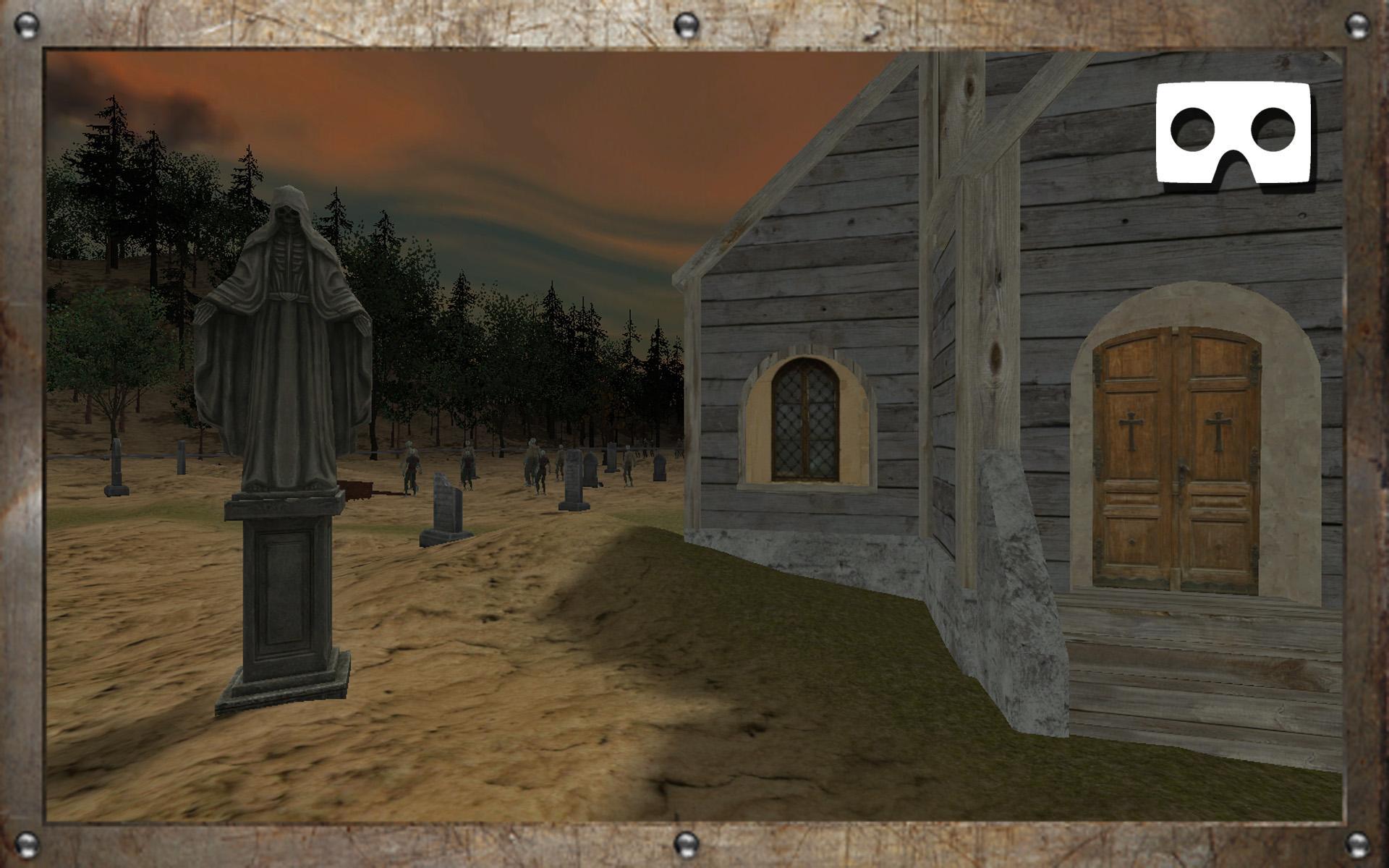Toggle VR cardboard headset mode
This screenshot has width=1389, height=868.
point(1233,133)
